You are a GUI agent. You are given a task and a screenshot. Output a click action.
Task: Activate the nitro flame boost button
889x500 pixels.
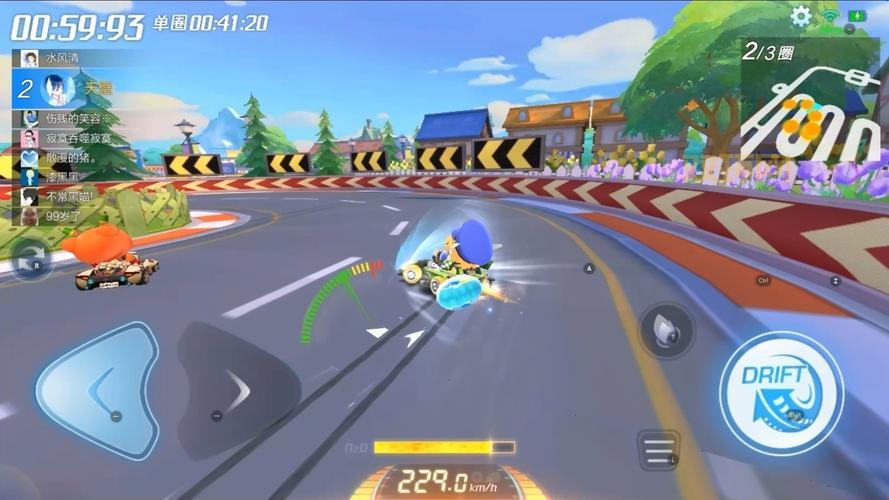(666, 330)
